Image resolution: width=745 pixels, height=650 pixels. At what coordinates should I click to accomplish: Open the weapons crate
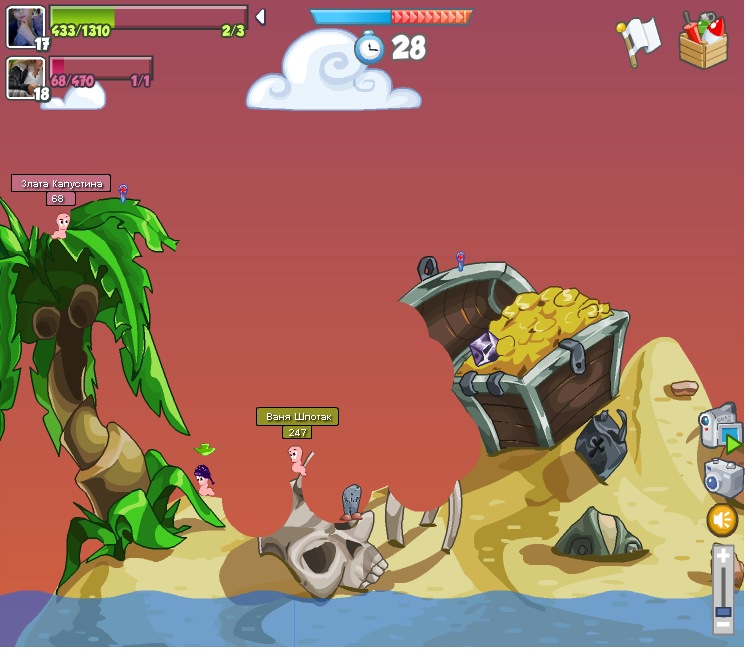click(703, 42)
